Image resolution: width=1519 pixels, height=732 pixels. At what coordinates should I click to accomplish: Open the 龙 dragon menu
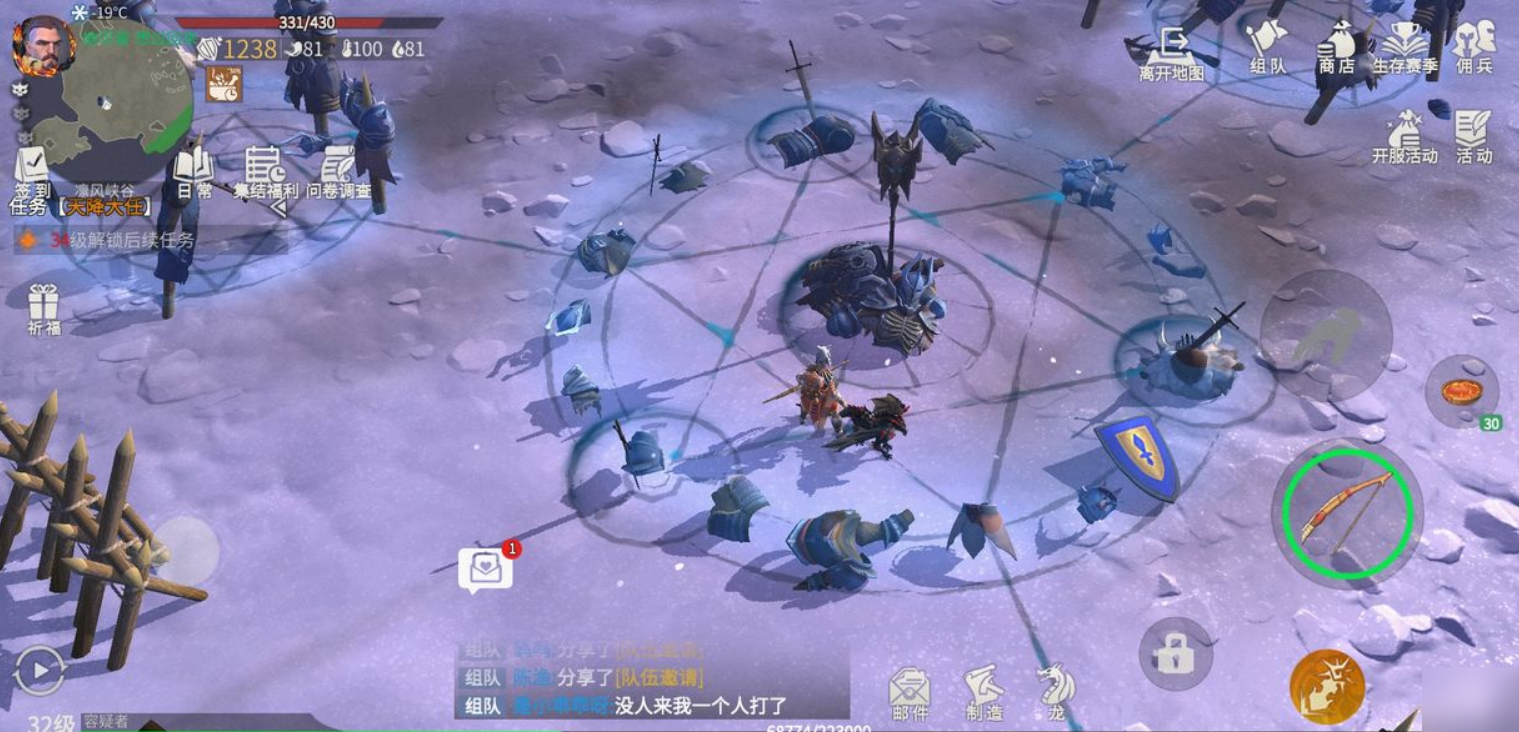[x=1056, y=692]
